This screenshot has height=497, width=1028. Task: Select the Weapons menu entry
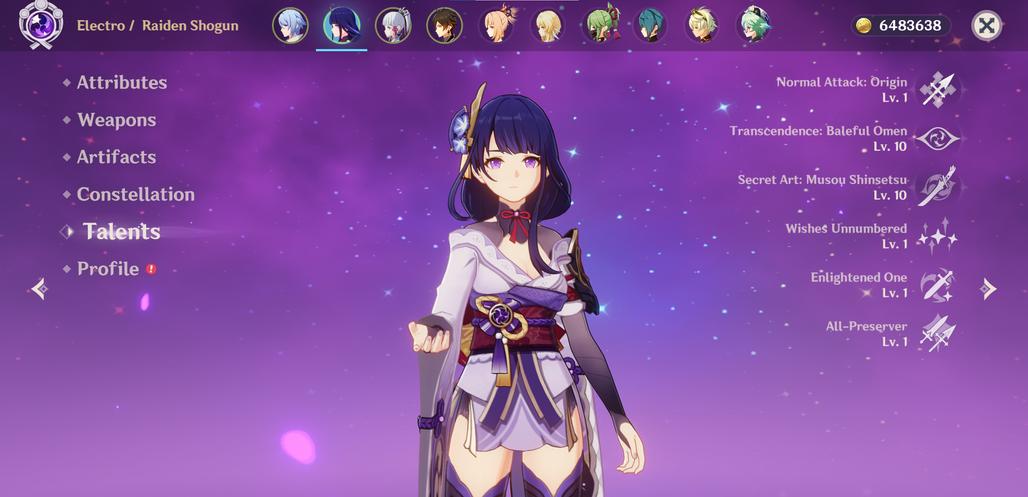click(116, 120)
